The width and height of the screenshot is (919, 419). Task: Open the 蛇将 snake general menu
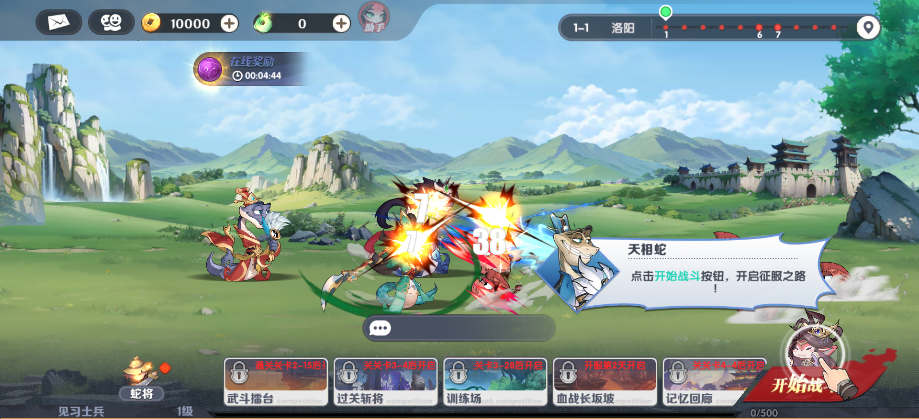(141, 376)
